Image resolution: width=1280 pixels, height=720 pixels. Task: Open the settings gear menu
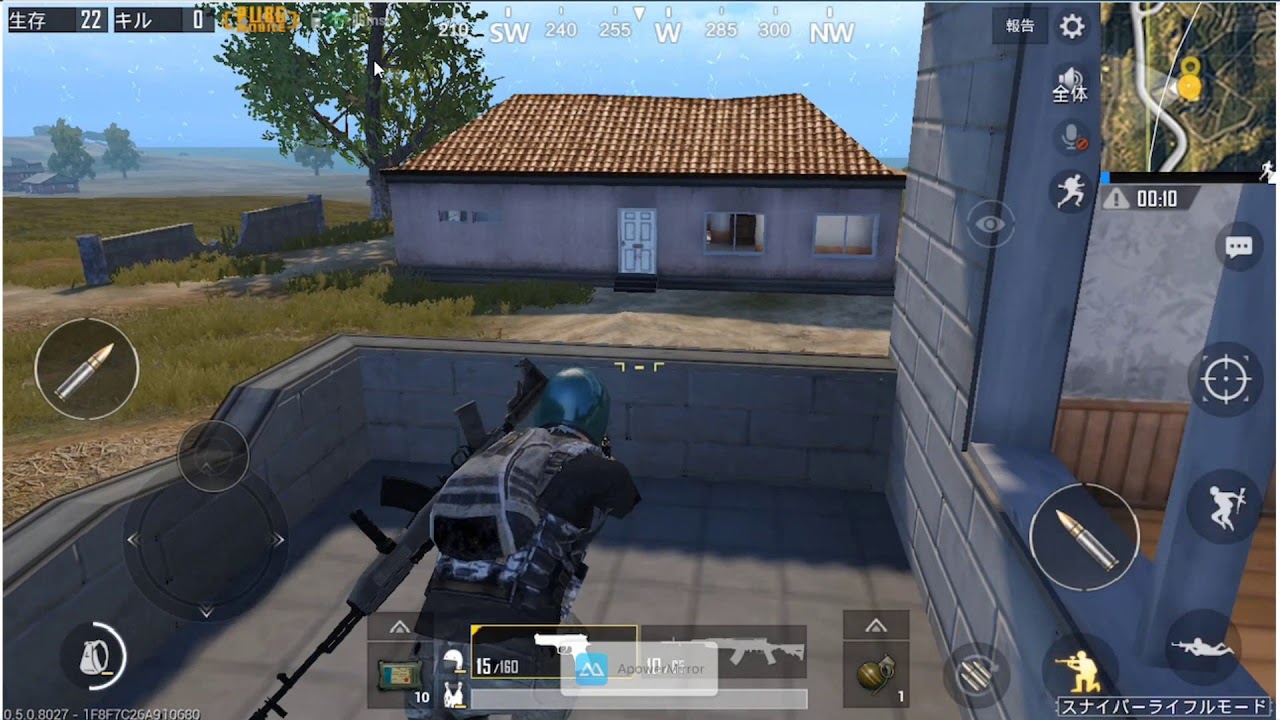click(x=1070, y=27)
